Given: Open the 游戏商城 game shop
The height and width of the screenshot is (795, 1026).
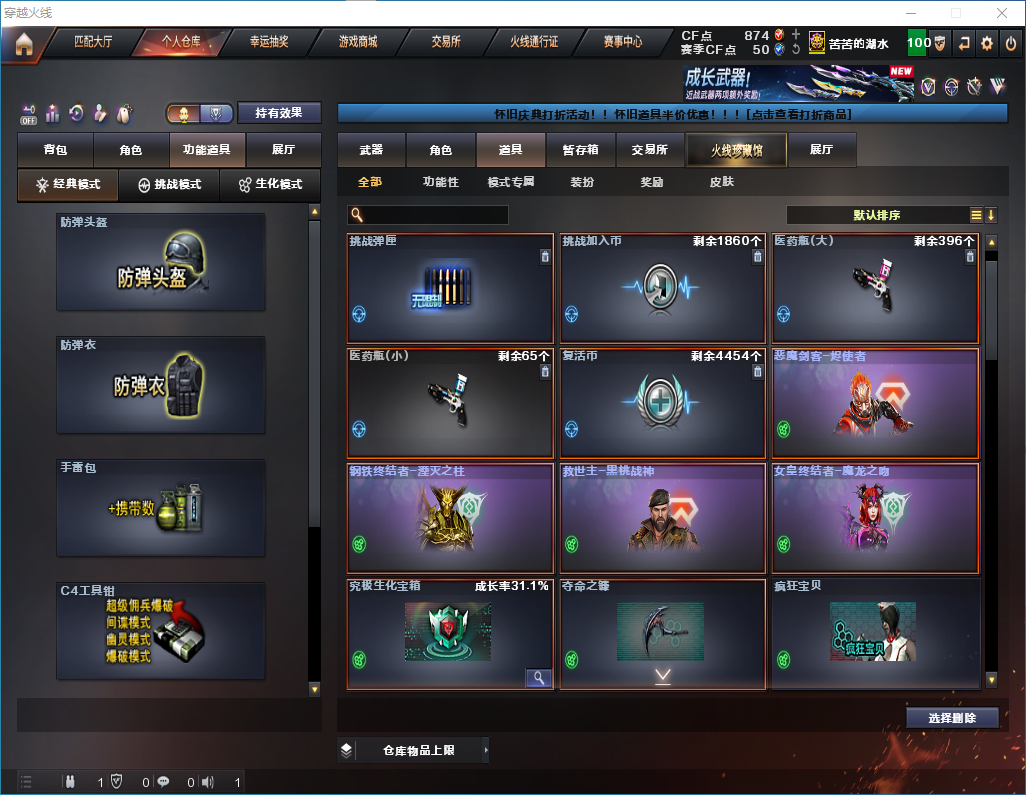Looking at the screenshot, I should click(x=357, y=43).
